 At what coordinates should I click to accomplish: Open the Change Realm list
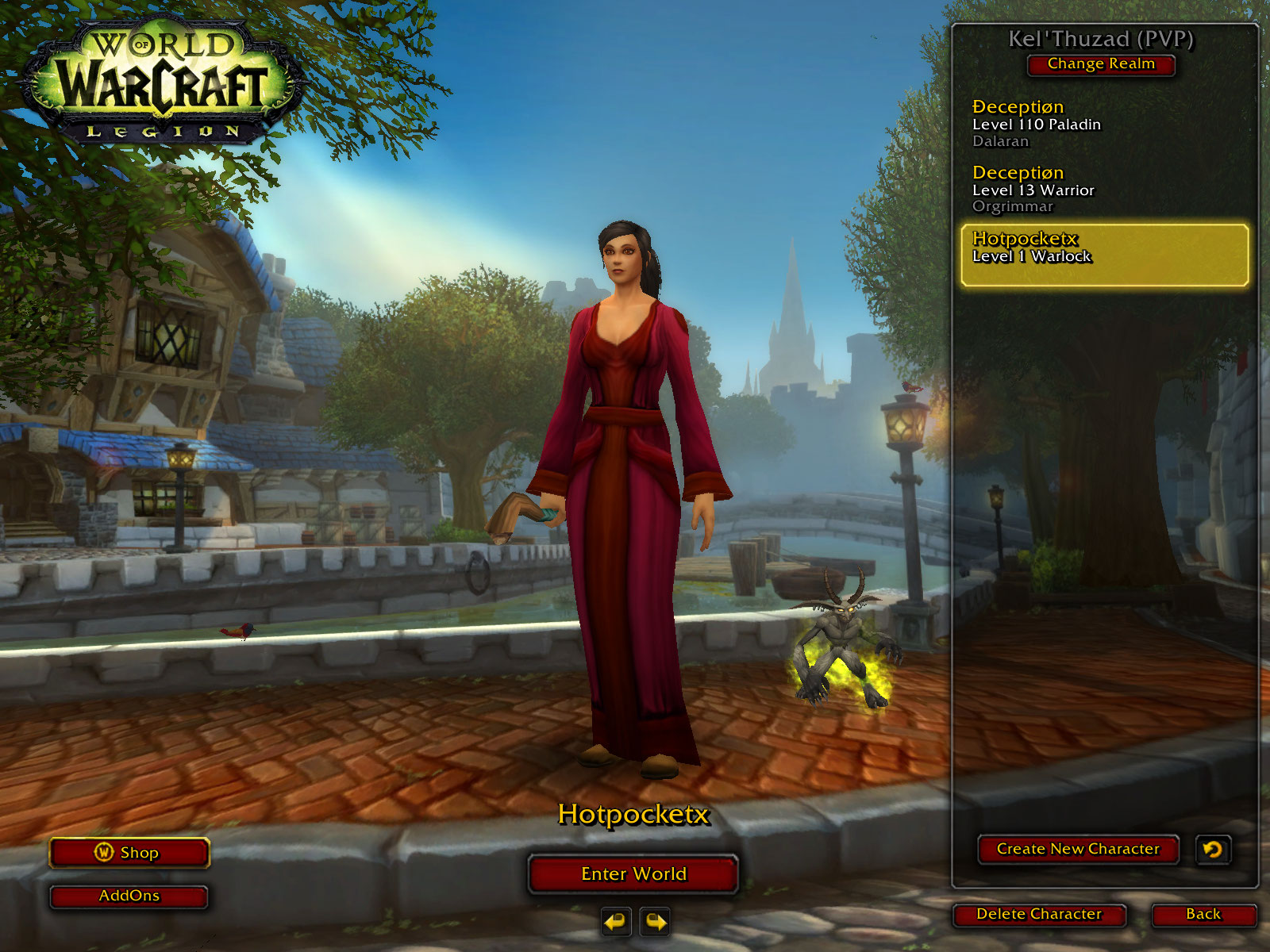[1101, 64]
